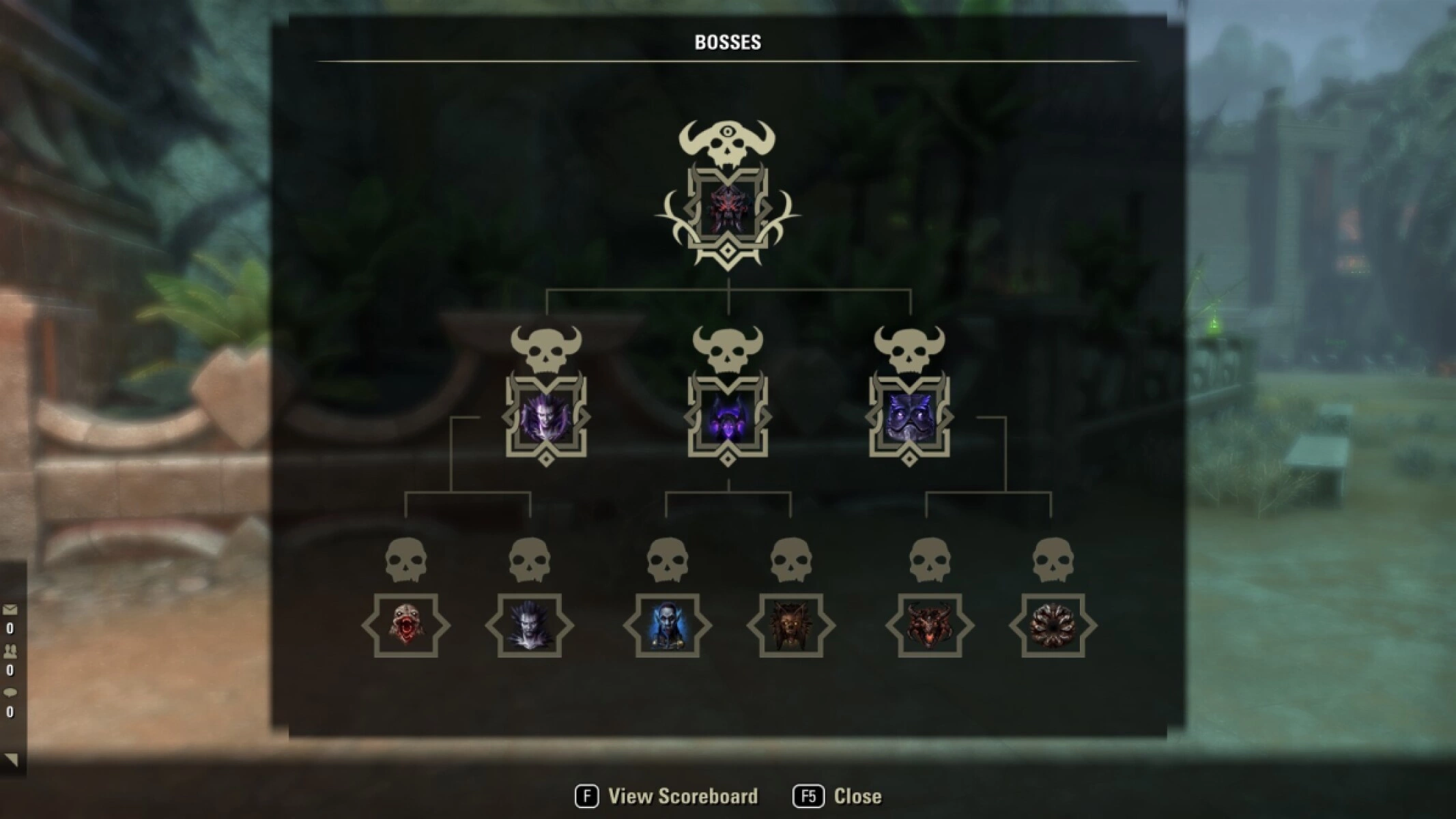Click the BOSSES title header

pos(728,41)
